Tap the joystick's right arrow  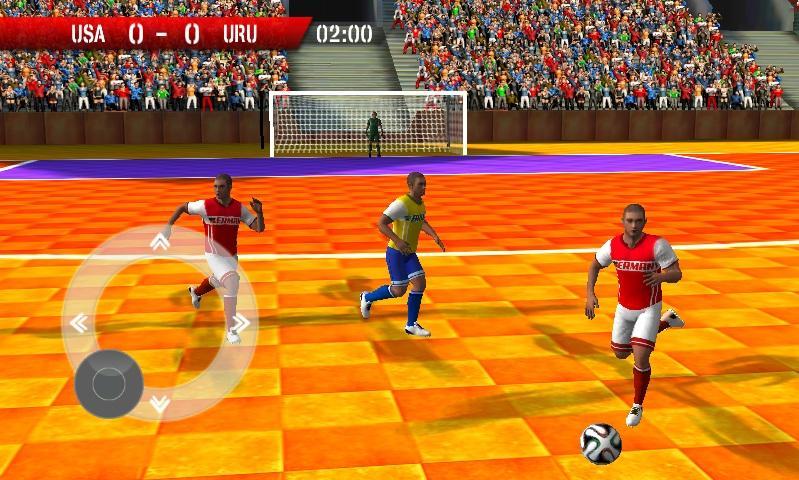click(x=240, y=323)
